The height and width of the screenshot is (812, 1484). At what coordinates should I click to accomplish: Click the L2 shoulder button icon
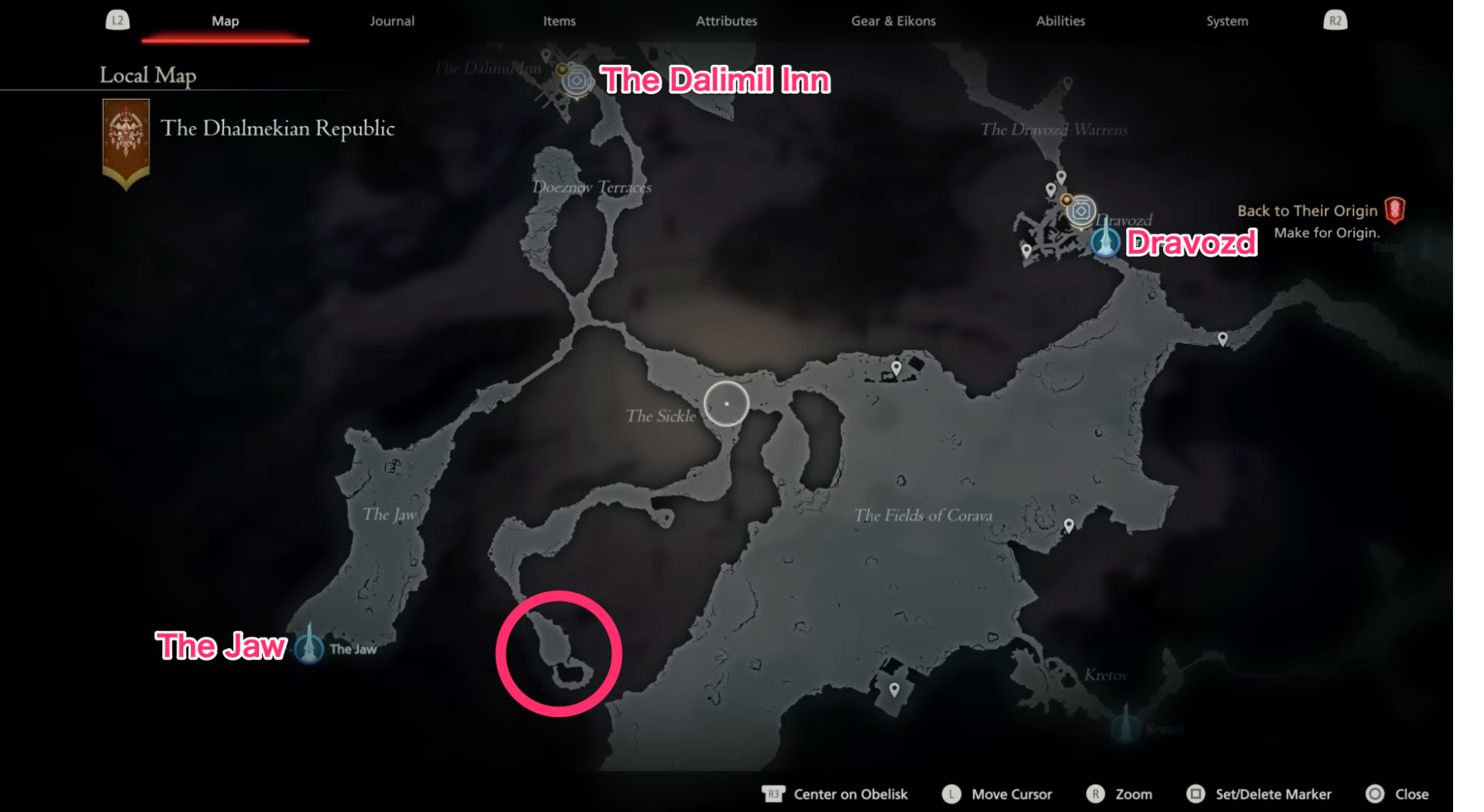pyautogui.click(x=117, y=20)
